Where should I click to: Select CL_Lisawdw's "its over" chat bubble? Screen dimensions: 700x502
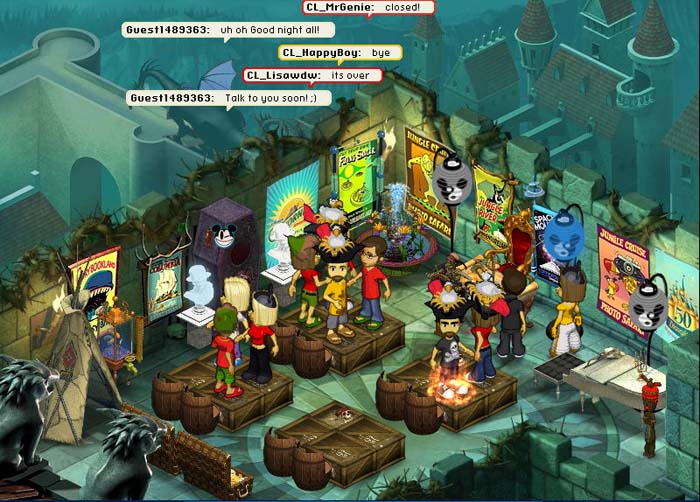(x=313, y=75)
